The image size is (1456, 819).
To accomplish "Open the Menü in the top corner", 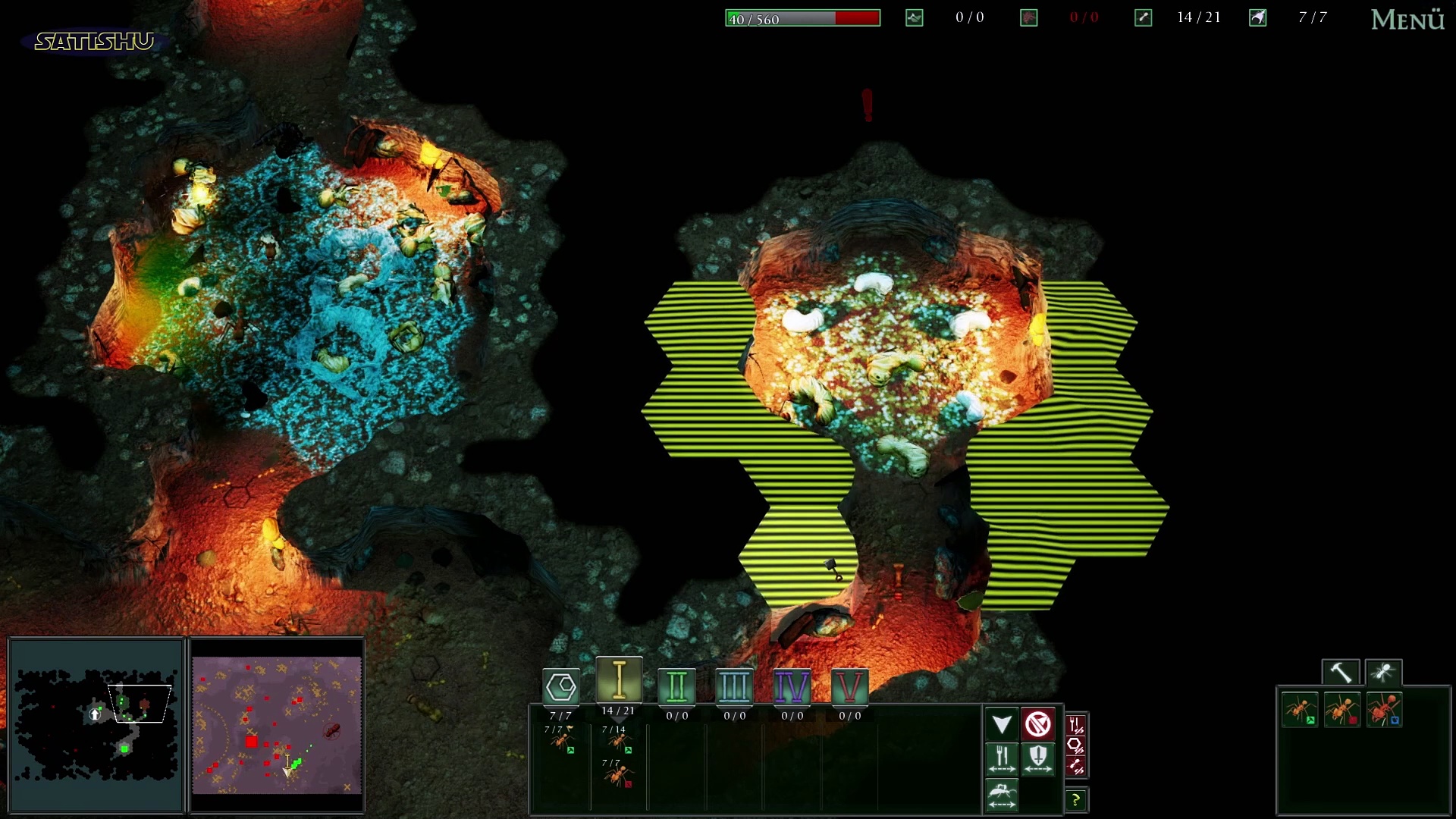I will [1407, 20].
